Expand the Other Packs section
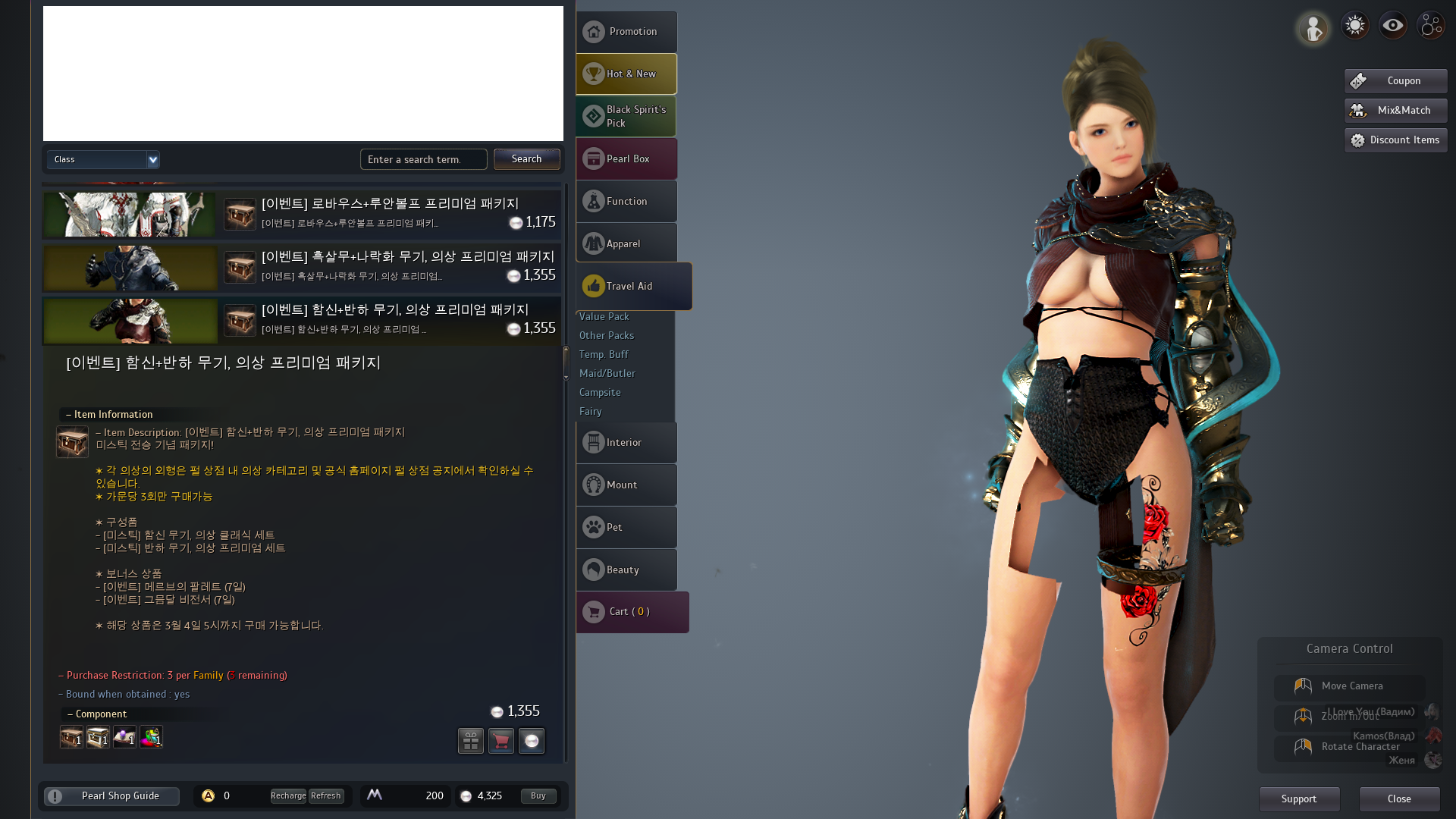The width and height of the screenshot is (1456, 819). click(x=606, y=335)
